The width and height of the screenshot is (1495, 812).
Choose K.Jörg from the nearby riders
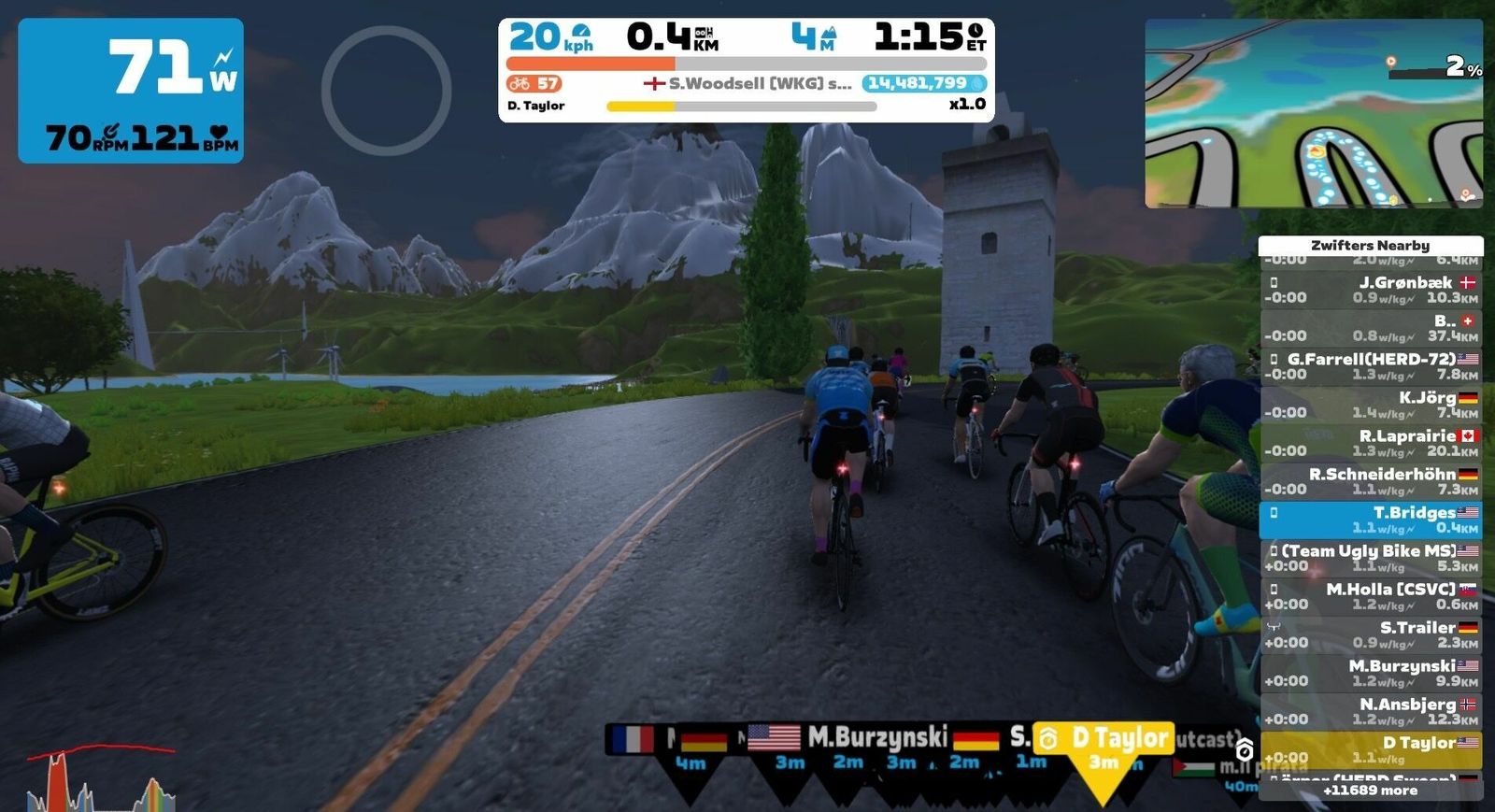(x=1370, y=405)
